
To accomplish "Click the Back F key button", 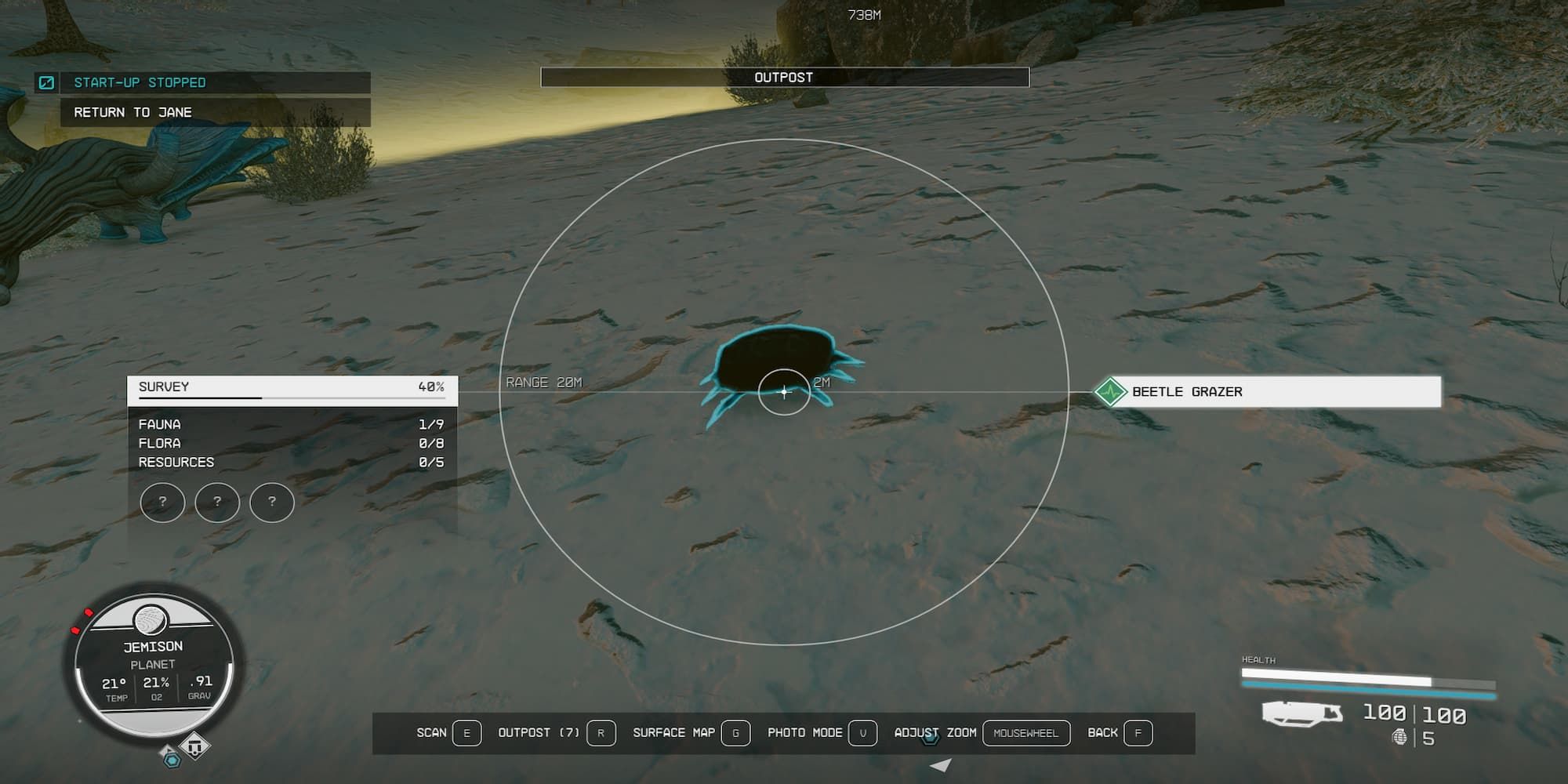I will [x=1137, y=732].
